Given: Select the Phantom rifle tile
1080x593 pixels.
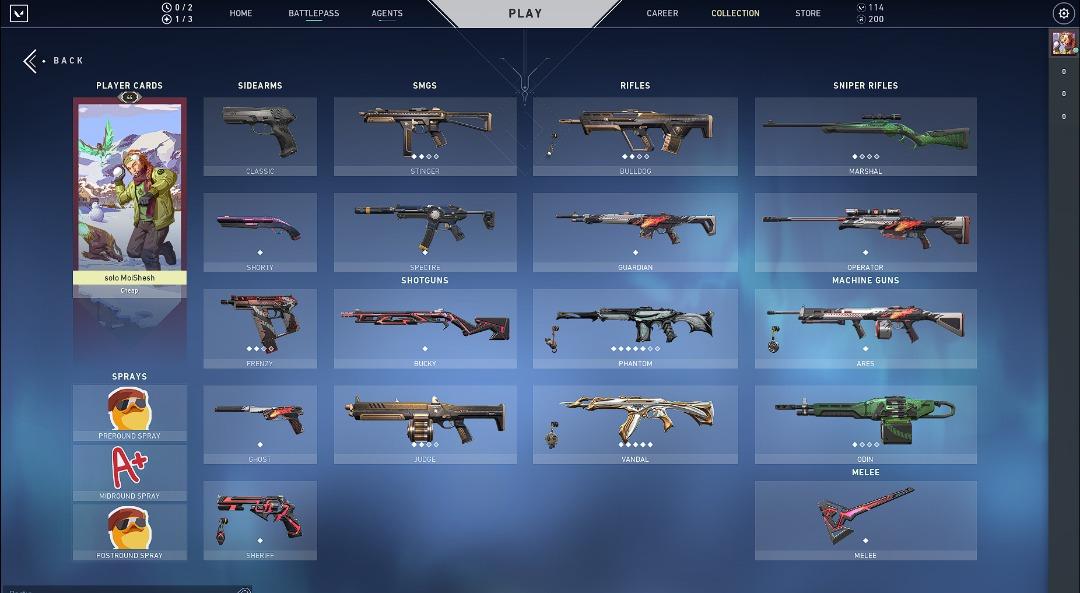Looking at the screenshot, I should point(635,328).
